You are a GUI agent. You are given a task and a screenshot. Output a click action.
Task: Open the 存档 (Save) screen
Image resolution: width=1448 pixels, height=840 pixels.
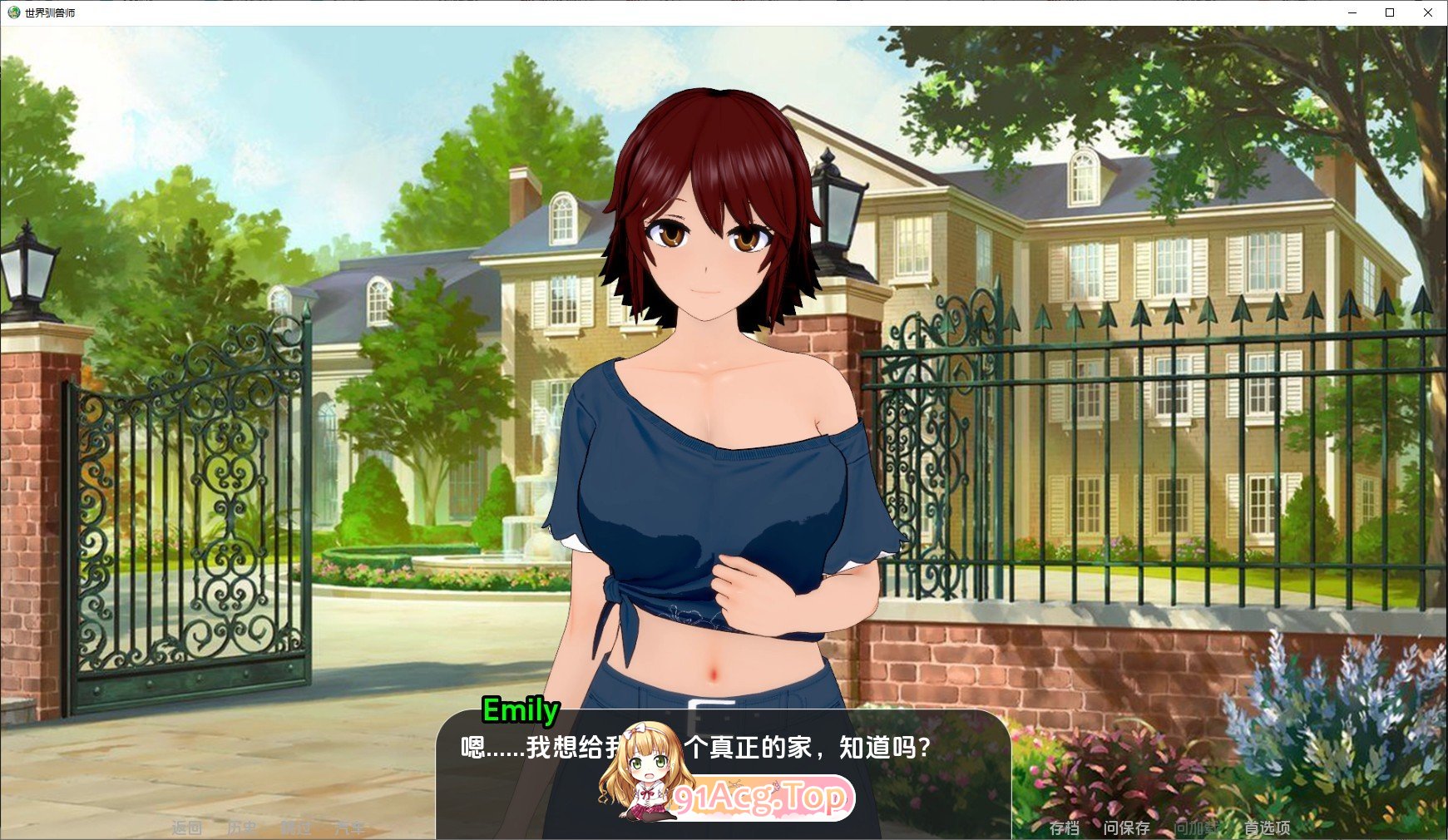click(x=1065, y=826)
